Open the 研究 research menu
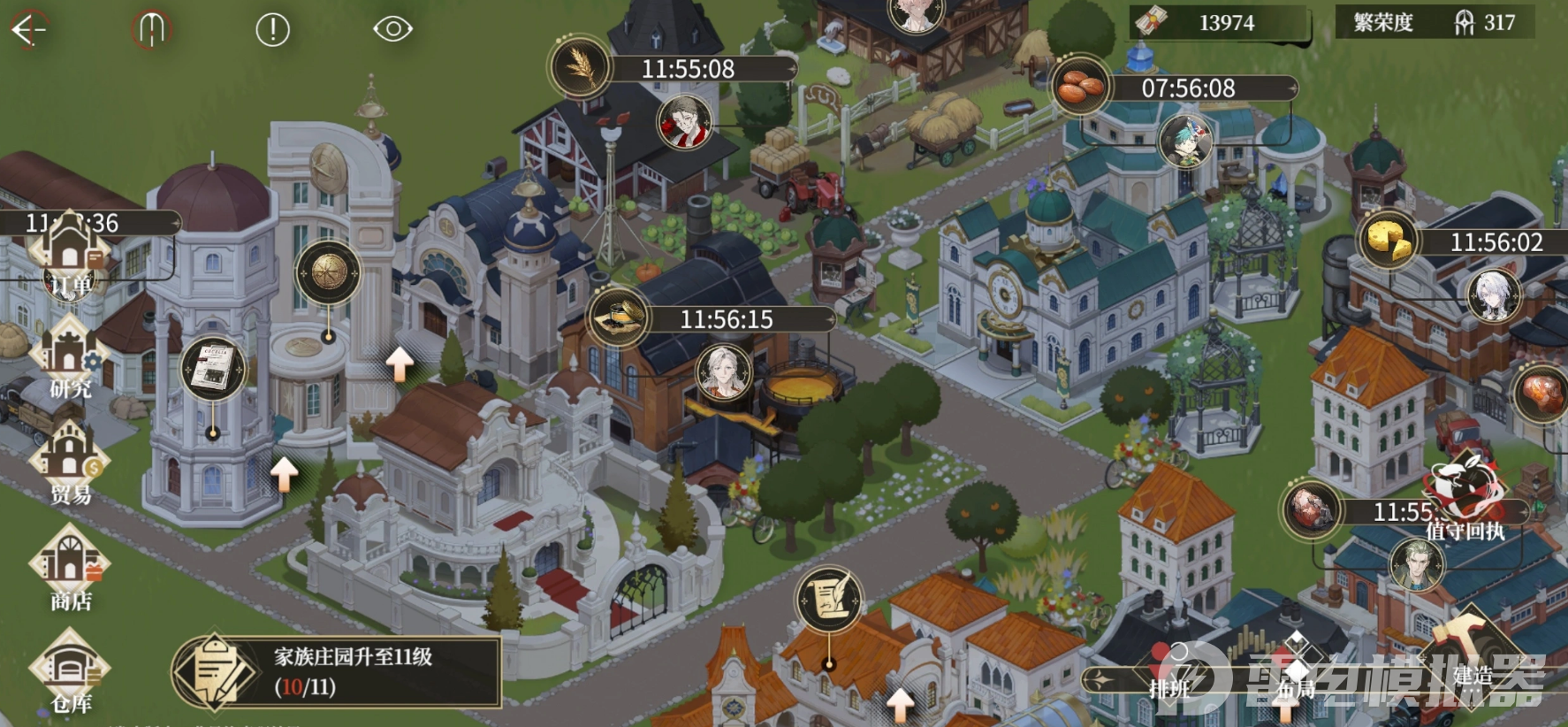This screenshot has width=1568, height=727. click(70, 361)
